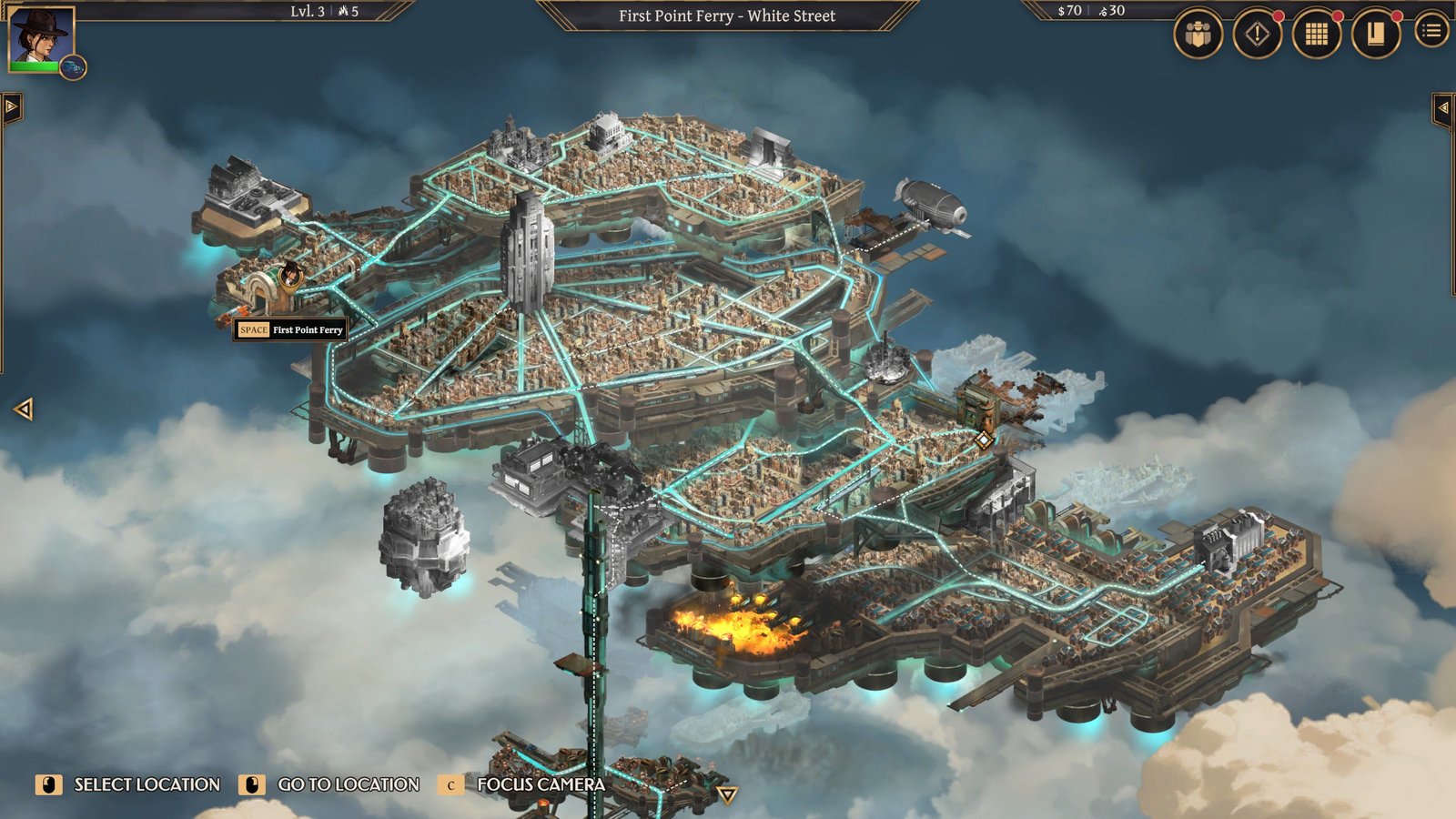Open the exclamation mark quest alerts icon
The image size is (1456, 819).
tap(1257, 35)
